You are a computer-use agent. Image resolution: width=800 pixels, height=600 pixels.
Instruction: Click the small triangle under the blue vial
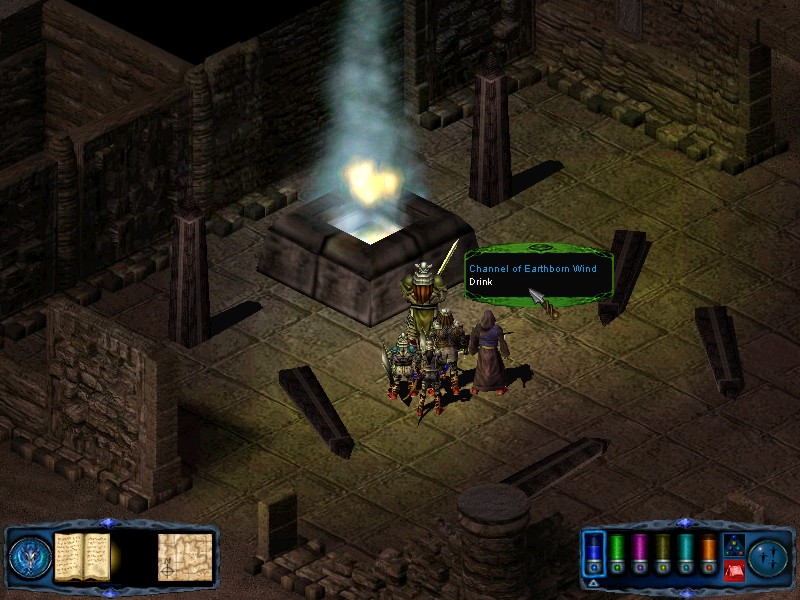point(593,582)
